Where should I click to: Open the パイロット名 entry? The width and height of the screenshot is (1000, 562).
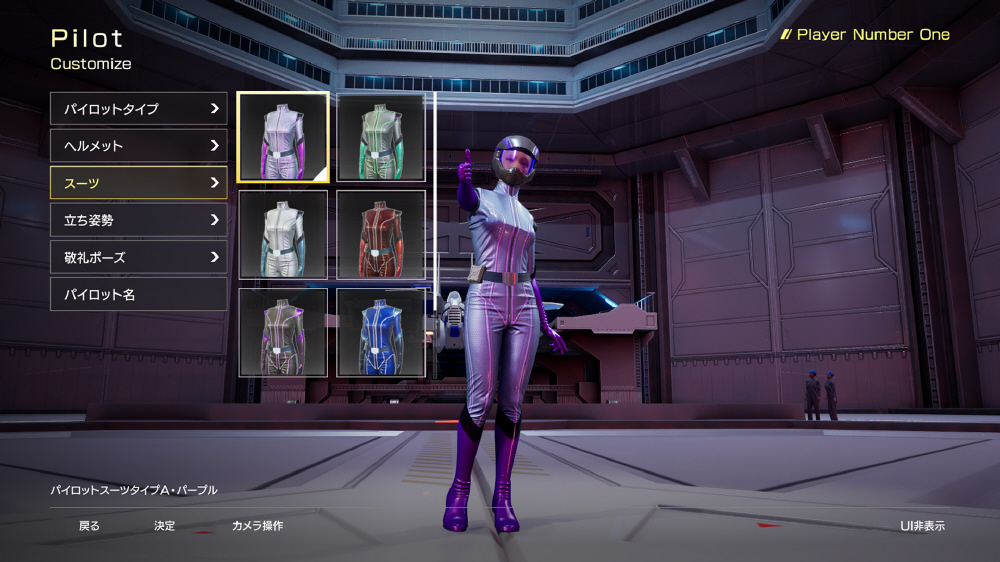pyautogui.click(x=138, y=294)
